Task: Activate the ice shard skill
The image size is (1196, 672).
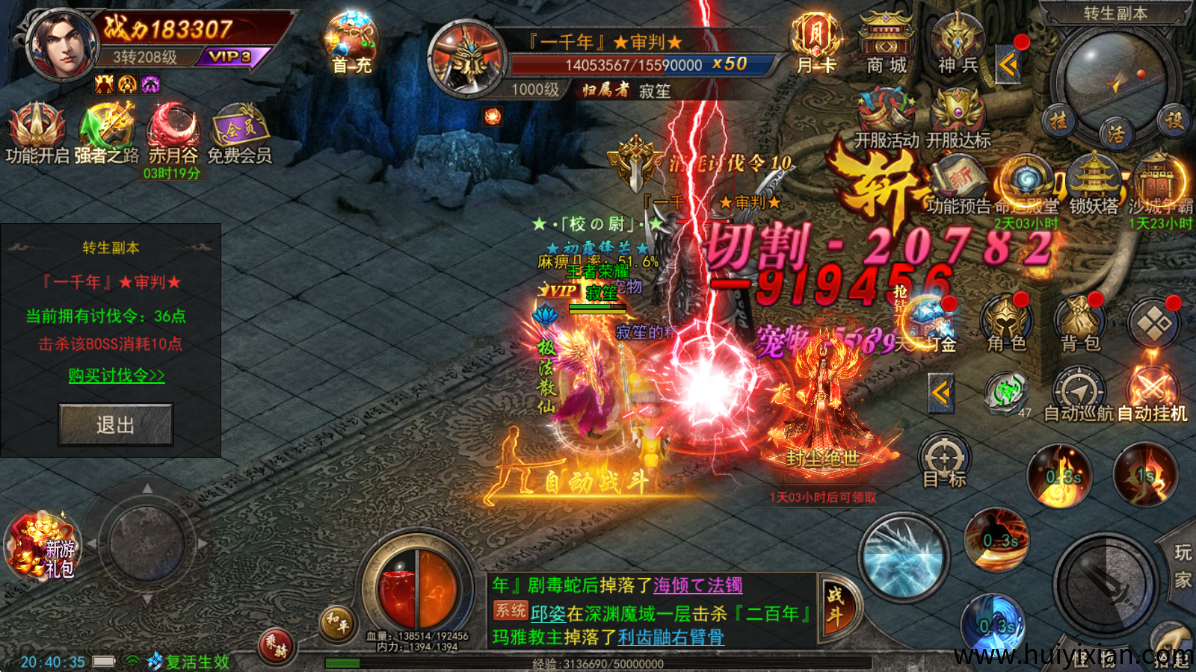Action: [903, 556]
